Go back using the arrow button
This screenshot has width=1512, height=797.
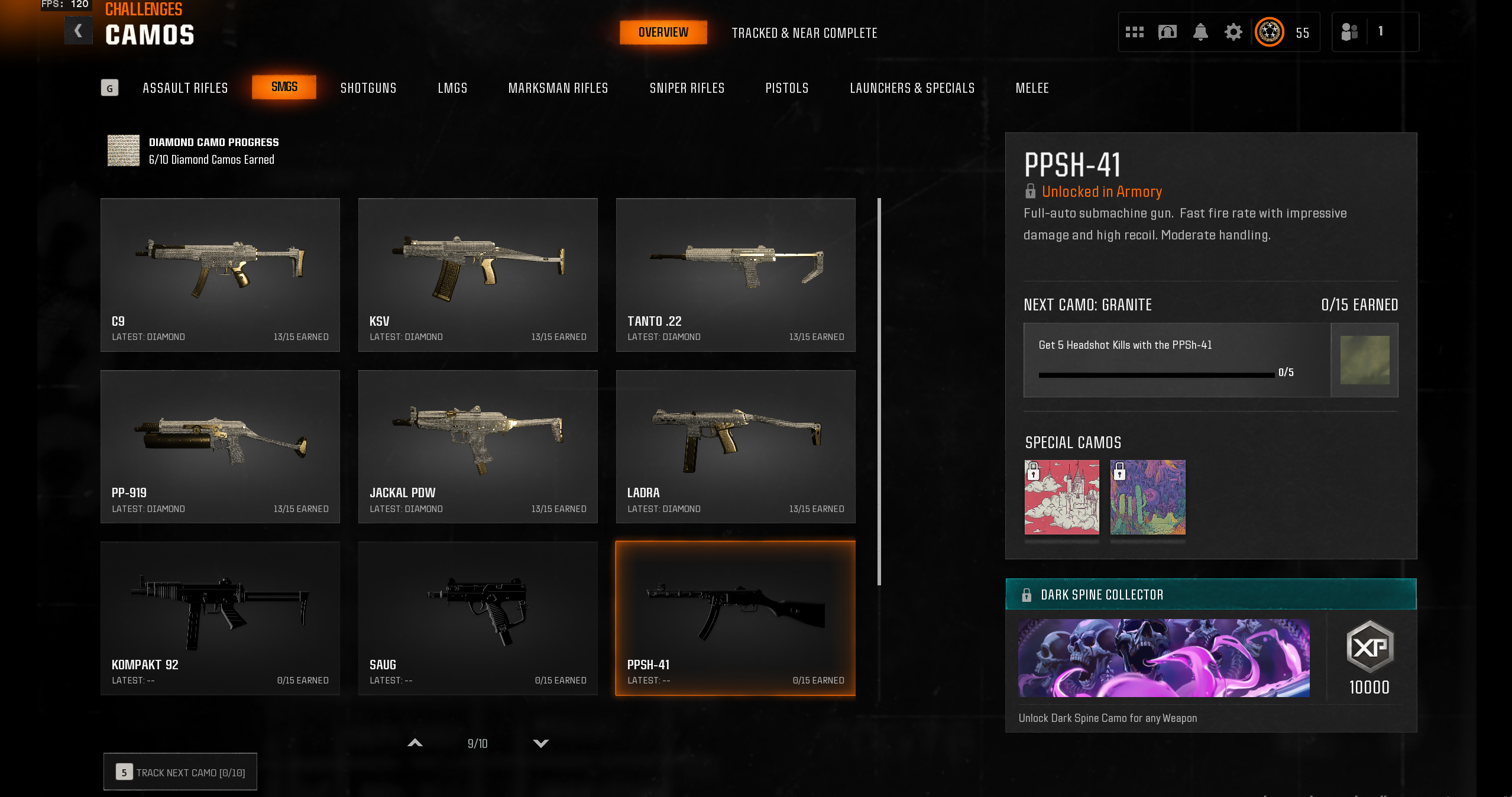point(78,31)
